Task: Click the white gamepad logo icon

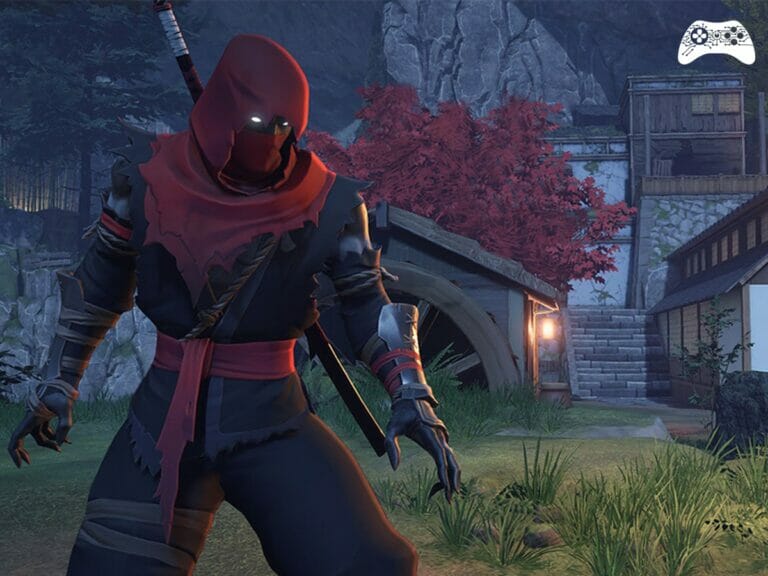Action: tap(716, 41)
